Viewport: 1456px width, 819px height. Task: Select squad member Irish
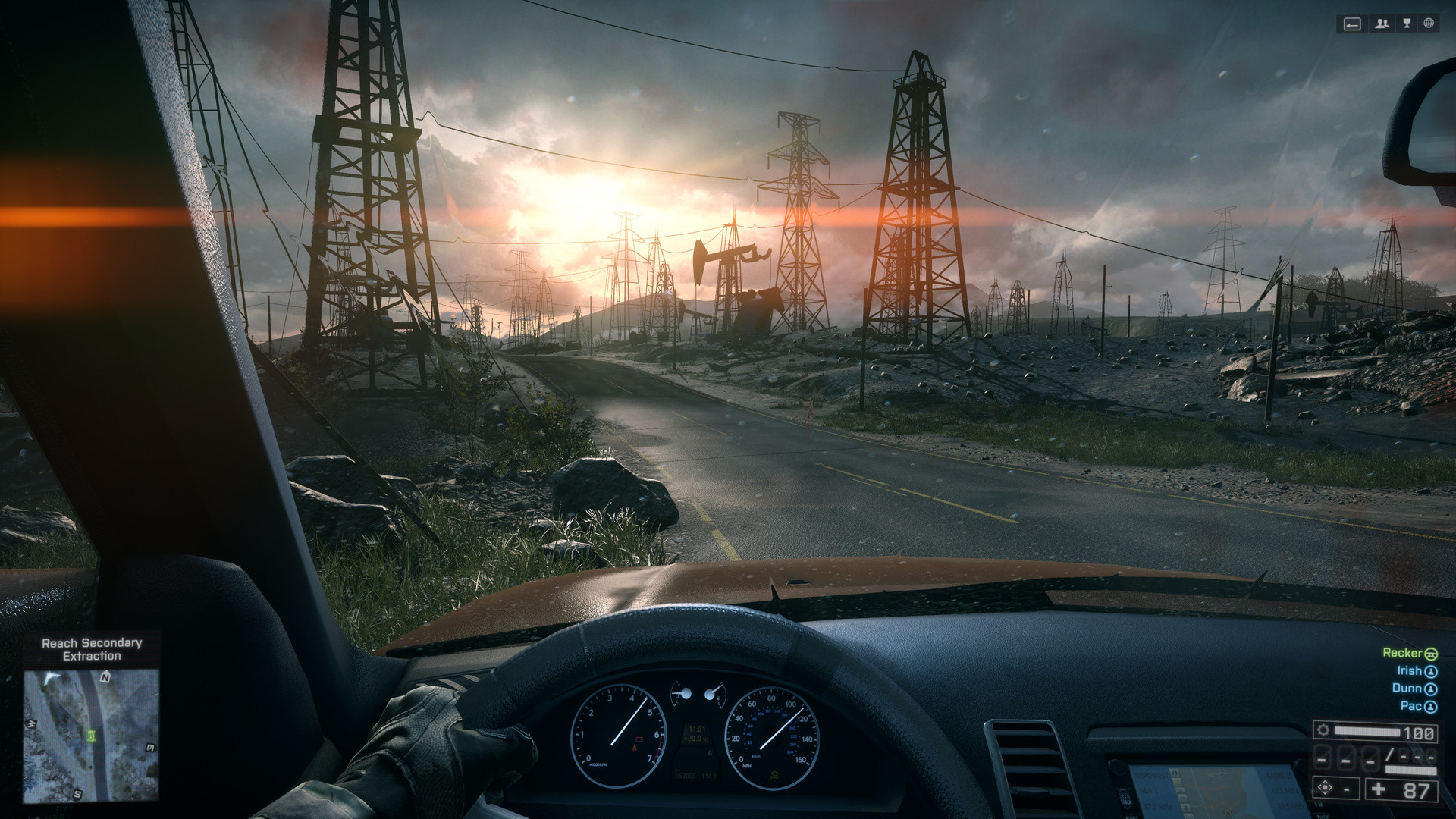point(1416,671)
